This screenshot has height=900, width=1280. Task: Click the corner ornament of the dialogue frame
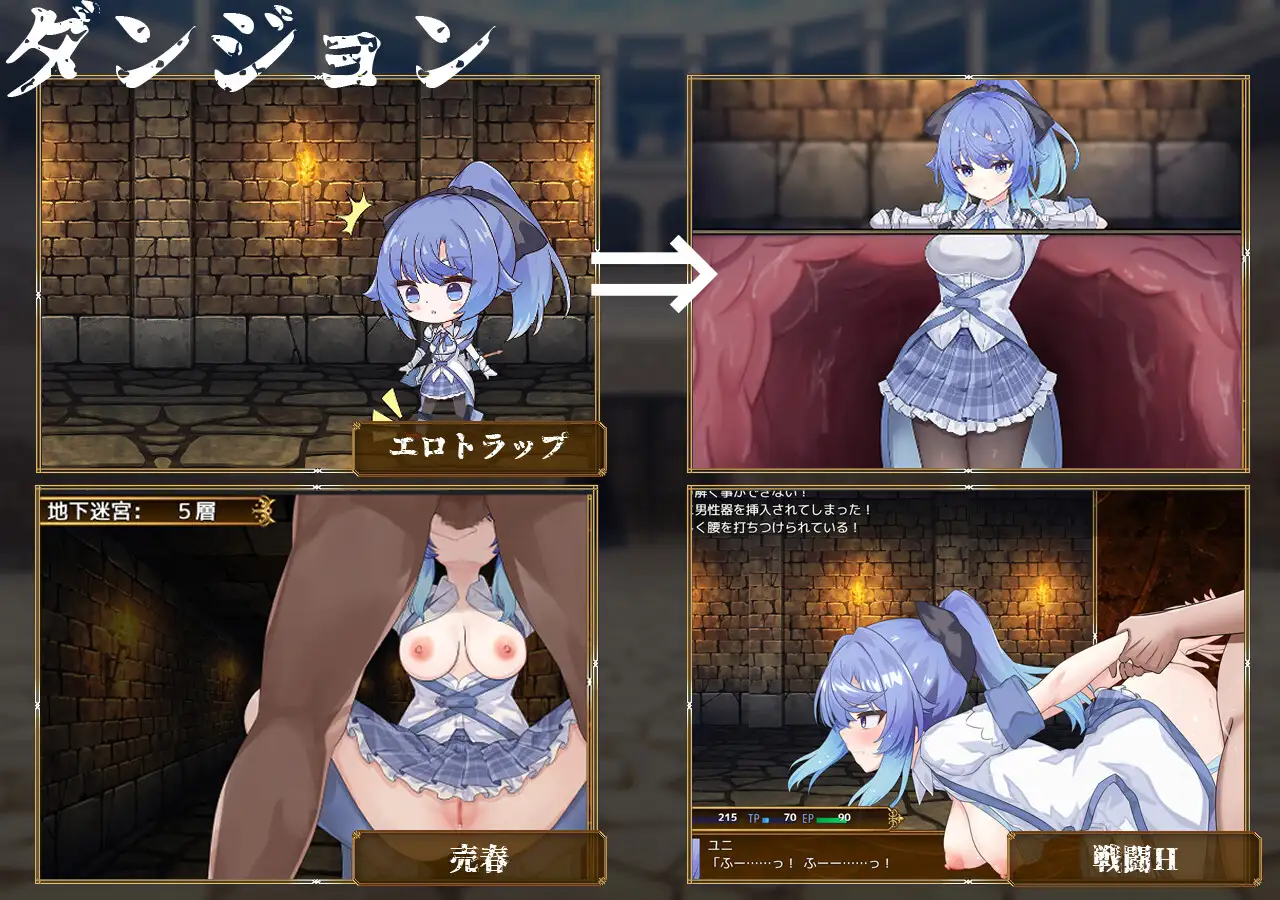pyautogui.click(x=966, y=880)
